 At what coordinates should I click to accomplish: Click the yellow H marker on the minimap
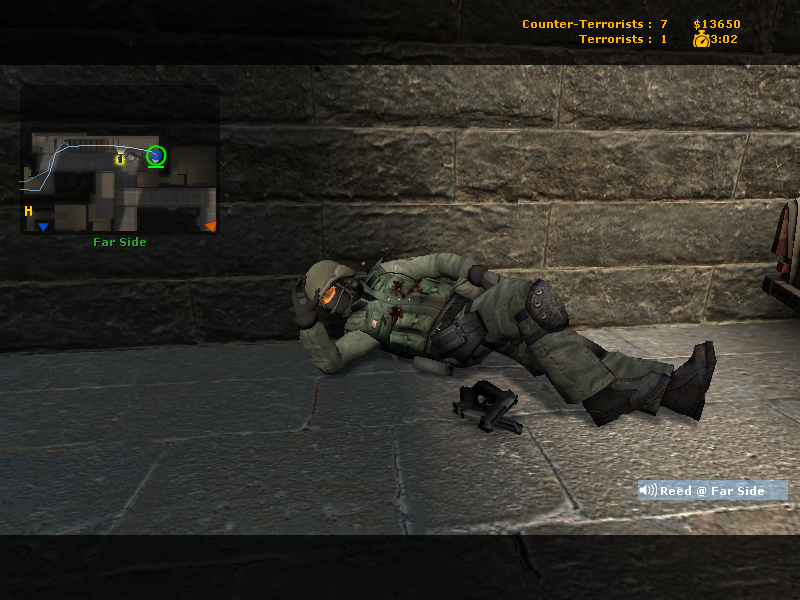29,211
